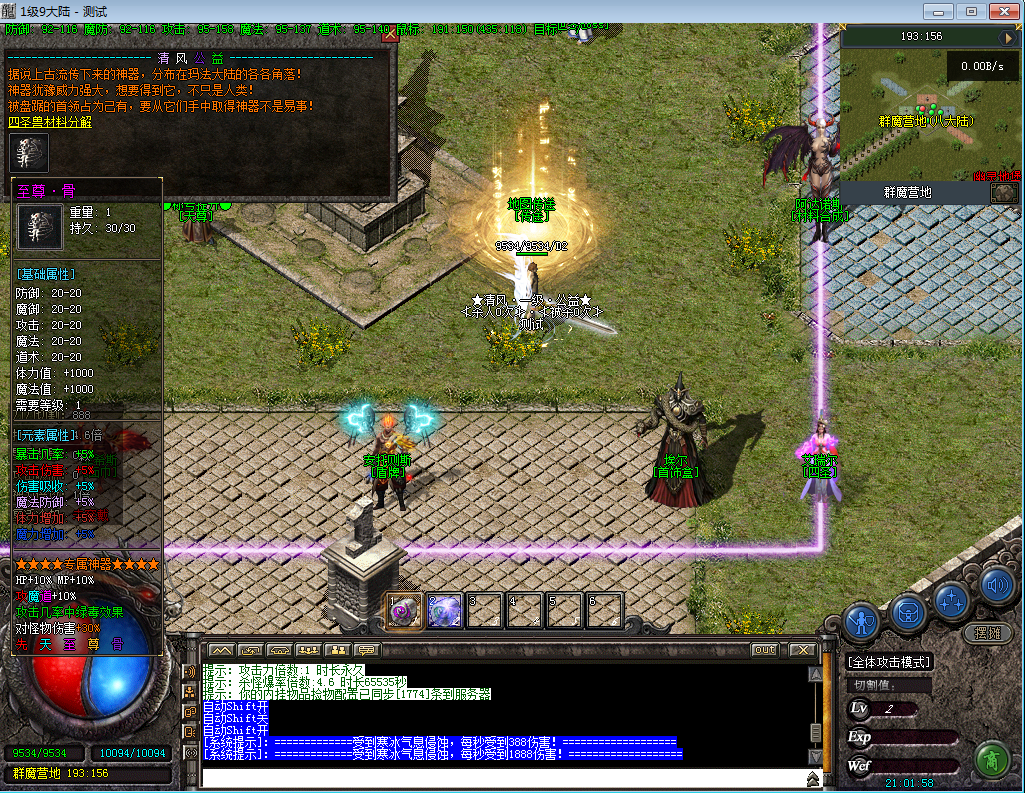This screenshot has height=793, width=1025.
Task: Click the chat panel 'out' button
Action: pyautogui.click(x=765, y=650)
